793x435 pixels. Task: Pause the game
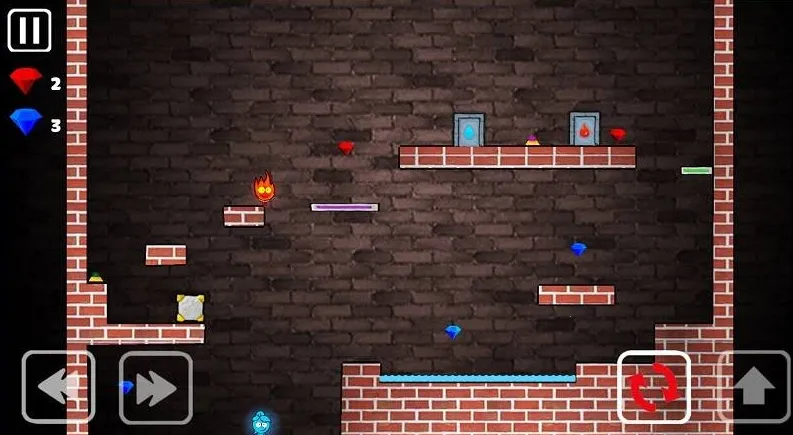(x=29, y=30)
